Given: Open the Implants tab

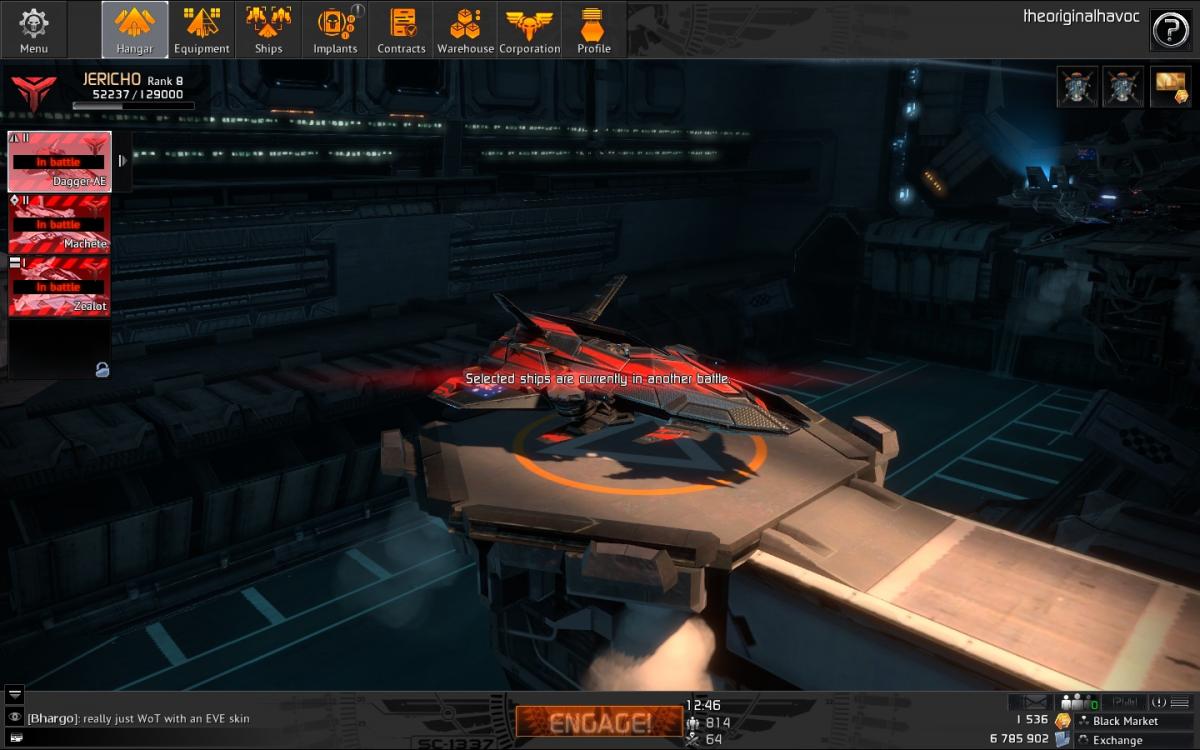Looking at the screenshot, I should (335, 30).
